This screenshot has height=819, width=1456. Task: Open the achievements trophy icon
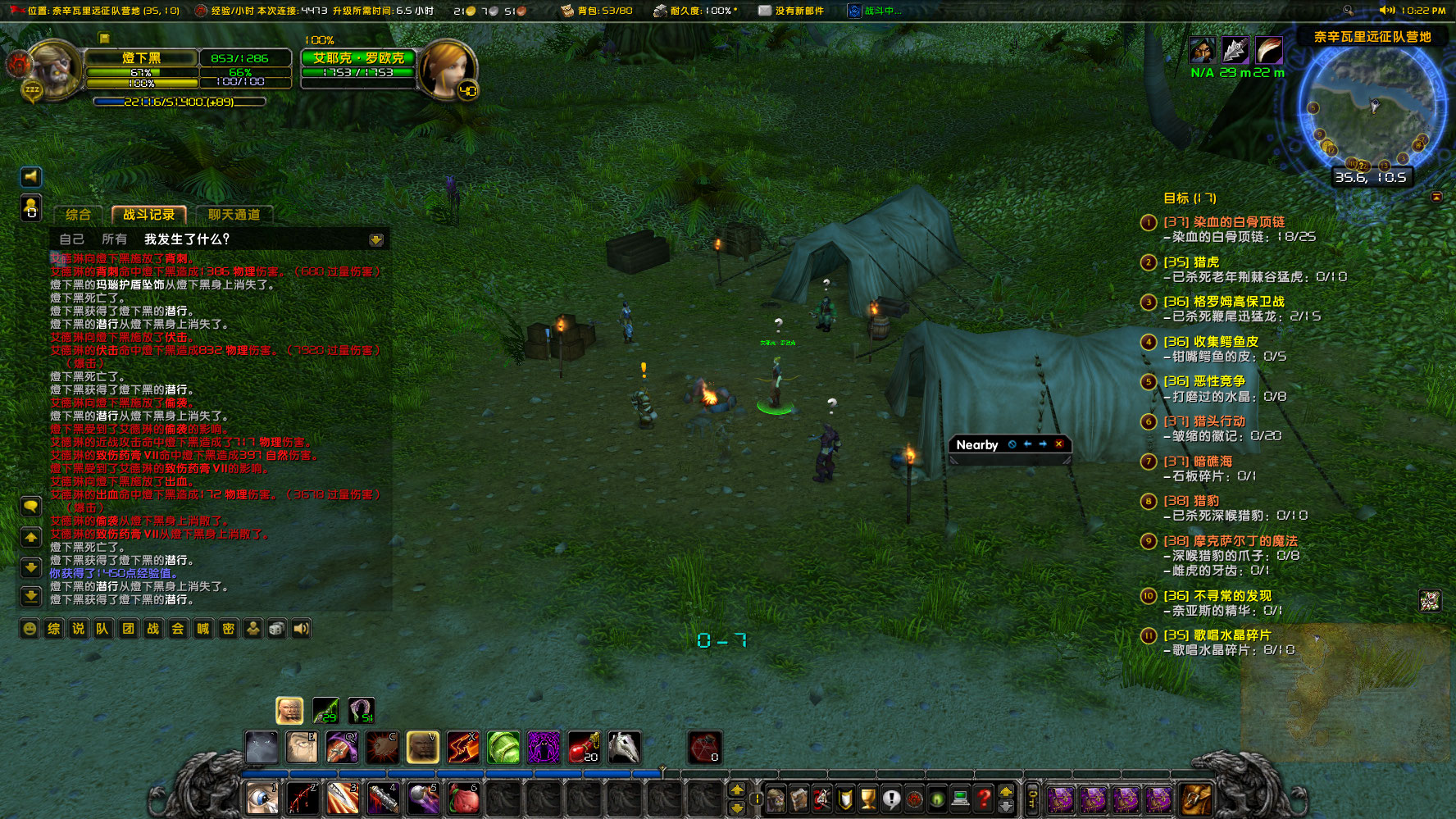tap(869, 799)
